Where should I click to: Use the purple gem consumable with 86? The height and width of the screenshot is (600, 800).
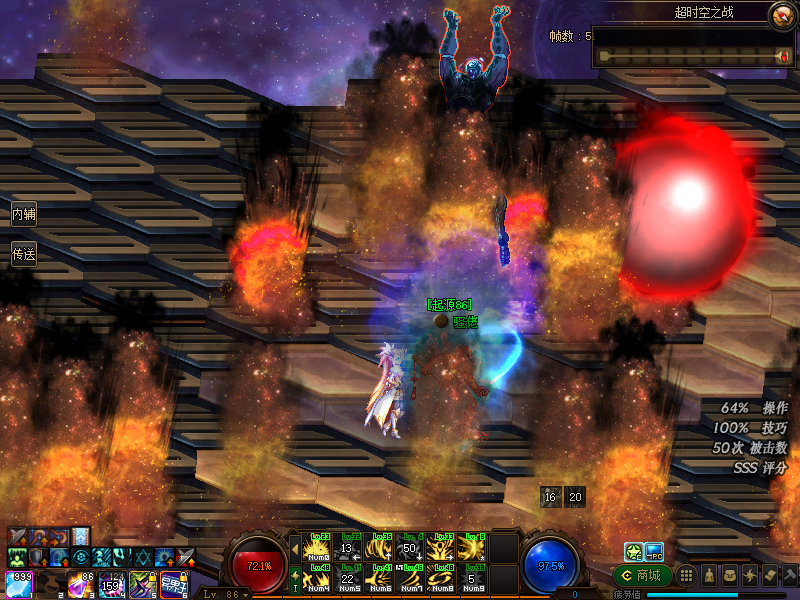[80, 583]
